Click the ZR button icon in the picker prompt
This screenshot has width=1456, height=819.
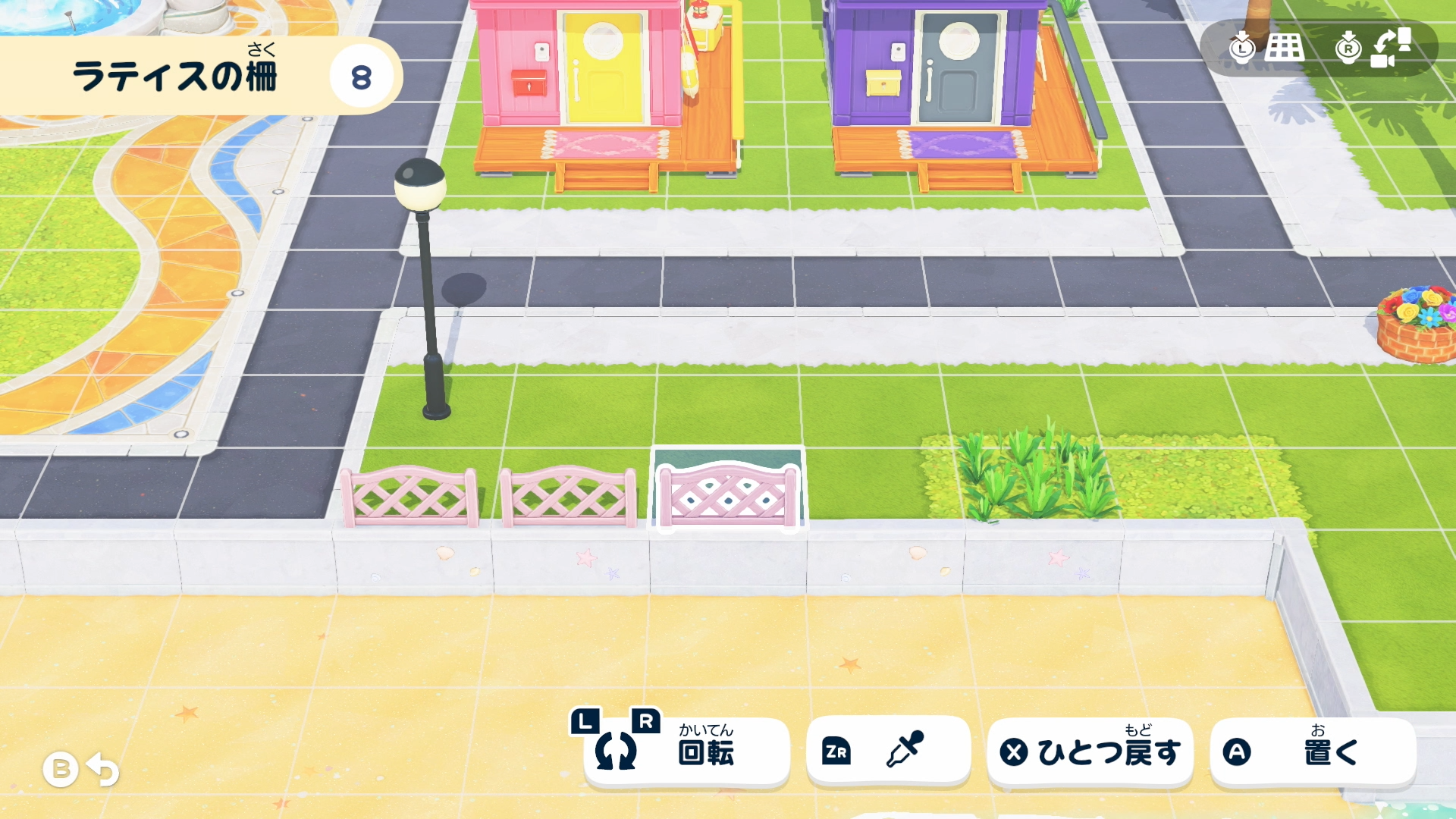pyautogui.click(x=837, y=751)
